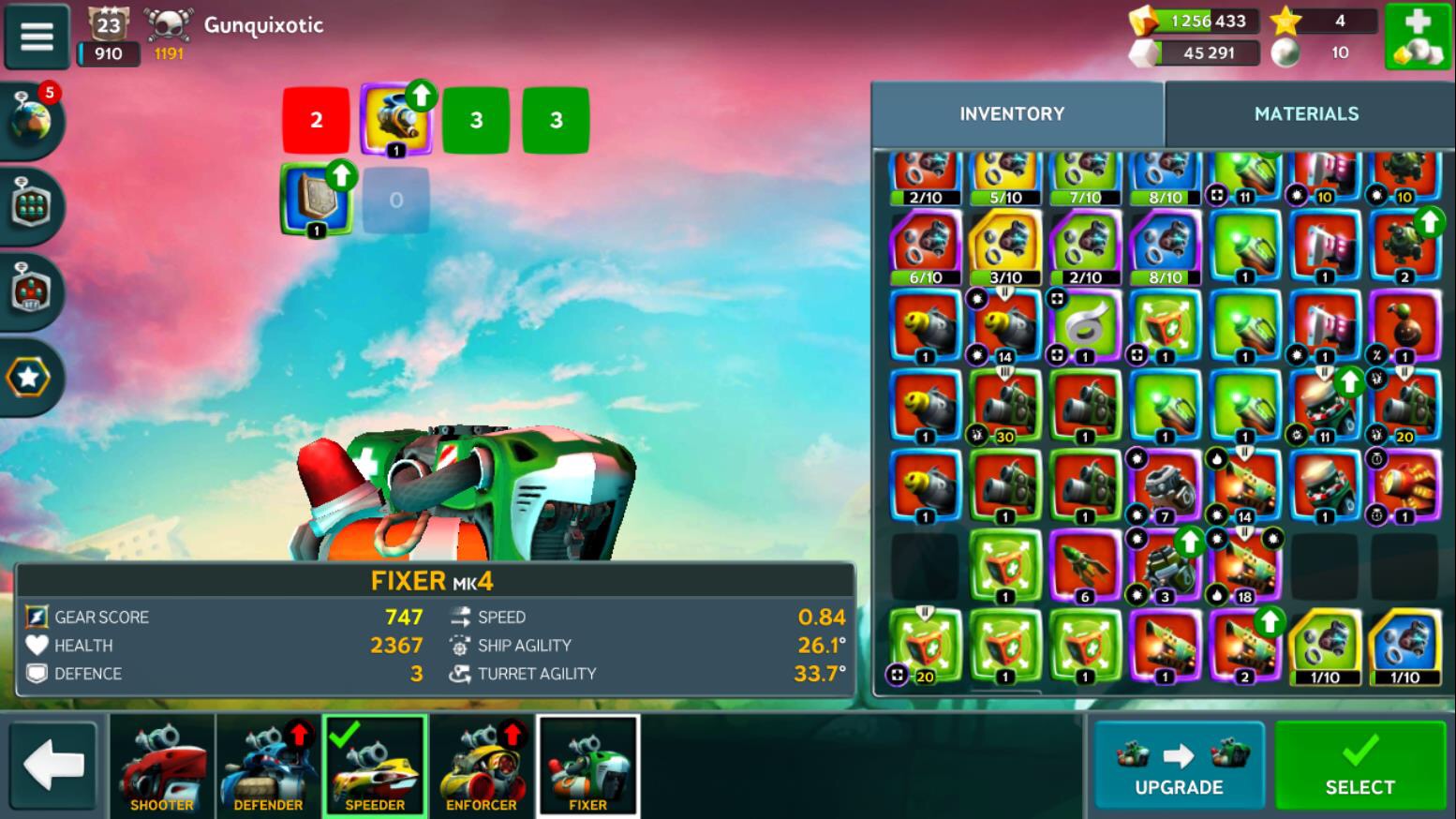
Task: Select the green repair box item labeled 20
Action: click(925, 647)
